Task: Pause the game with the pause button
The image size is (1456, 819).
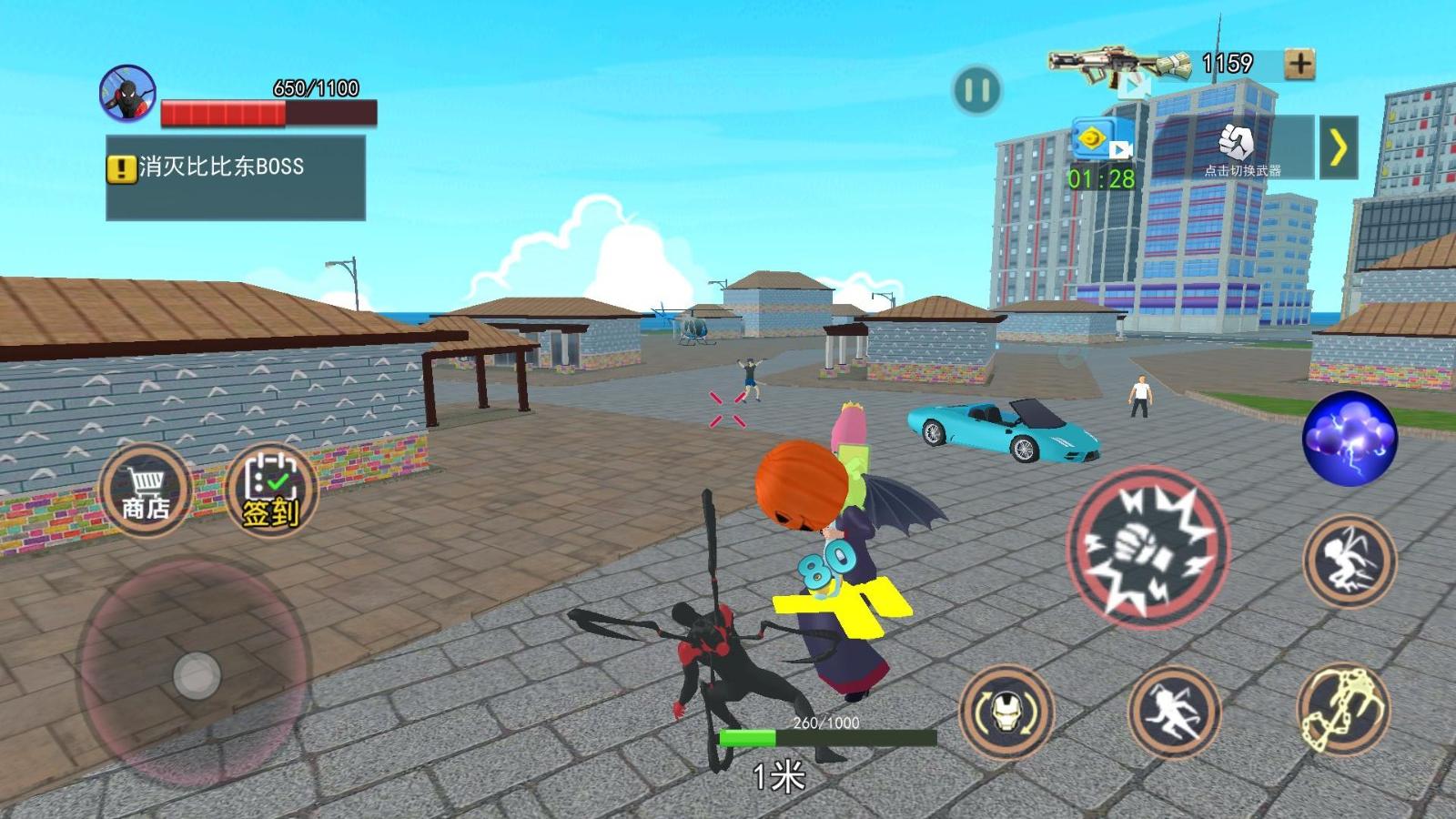Action: [976, 90]
